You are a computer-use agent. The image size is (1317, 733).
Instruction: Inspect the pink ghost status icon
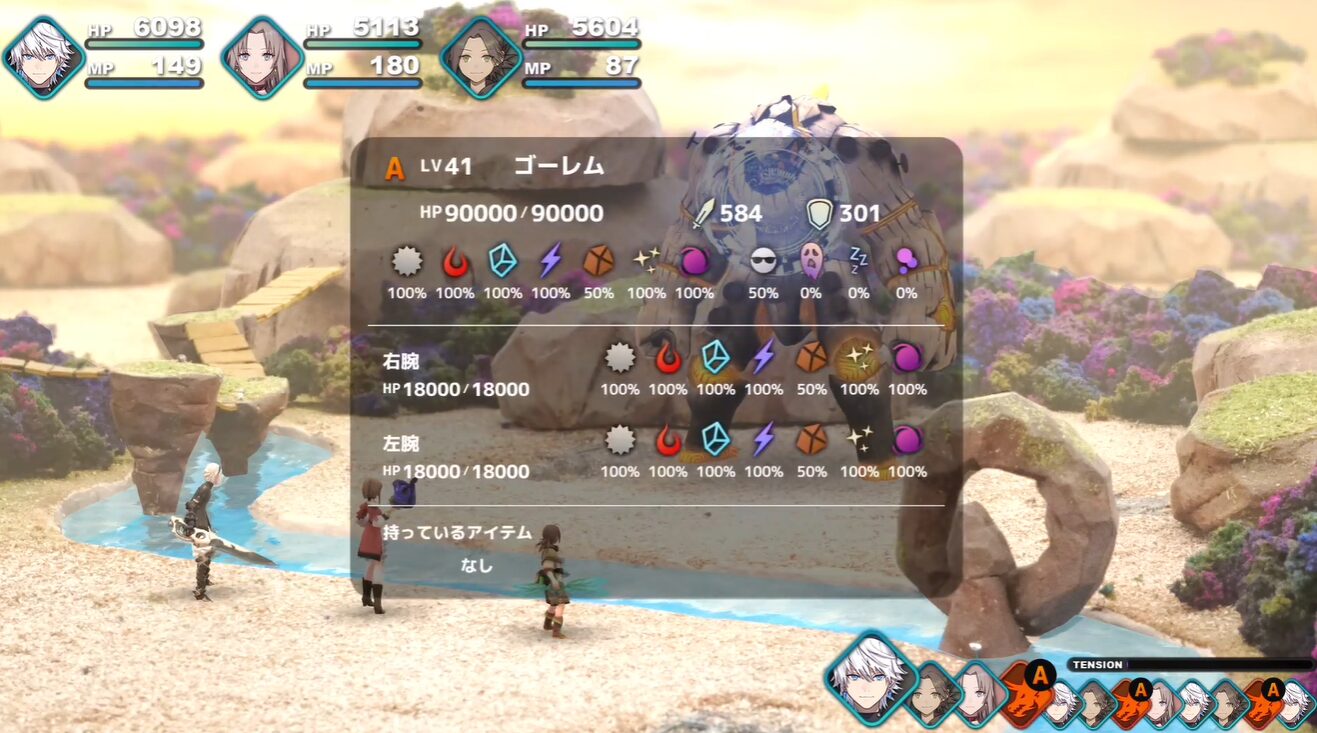811,261
